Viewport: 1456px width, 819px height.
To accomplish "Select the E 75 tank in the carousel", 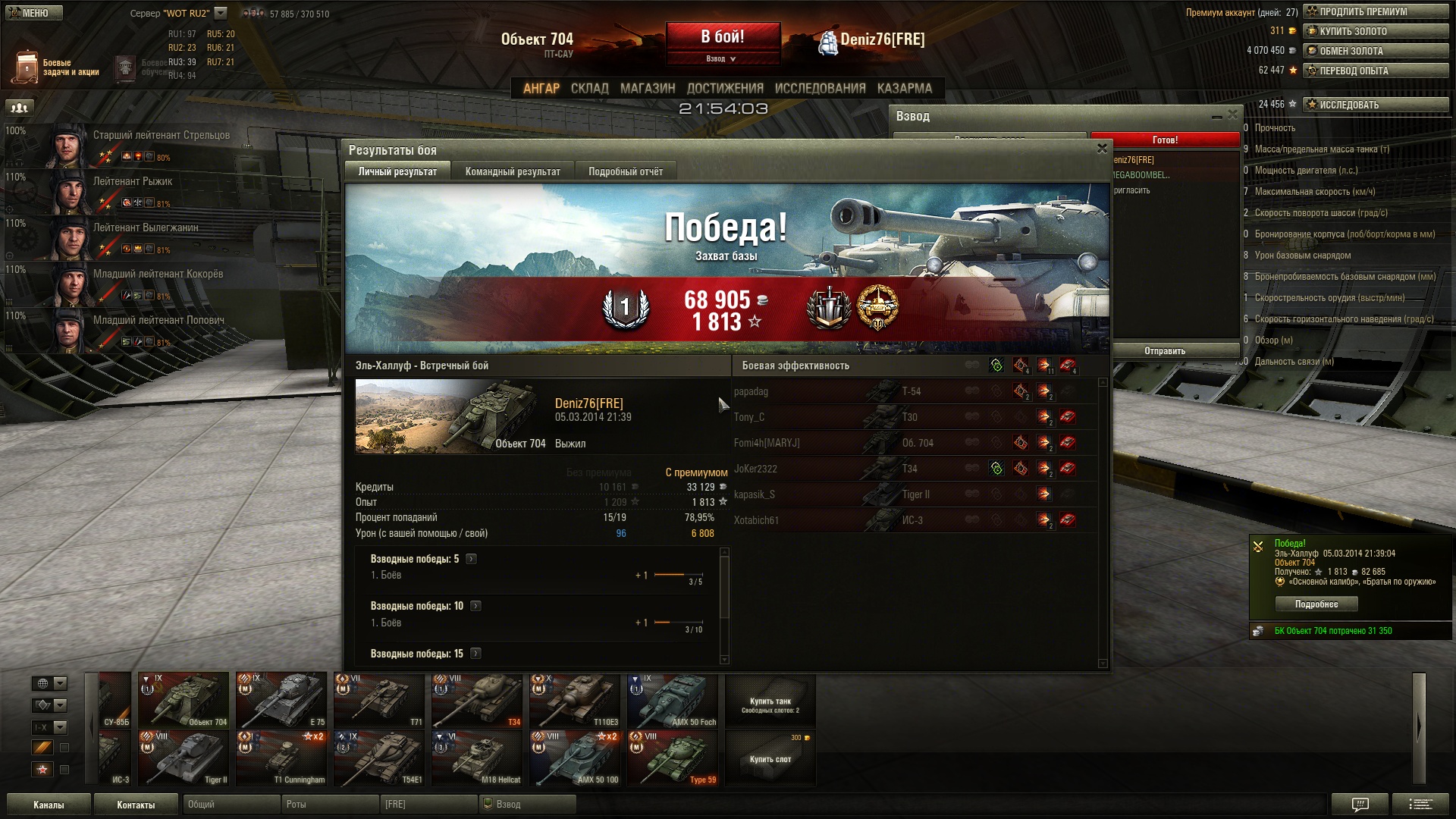I will (281, 700).
